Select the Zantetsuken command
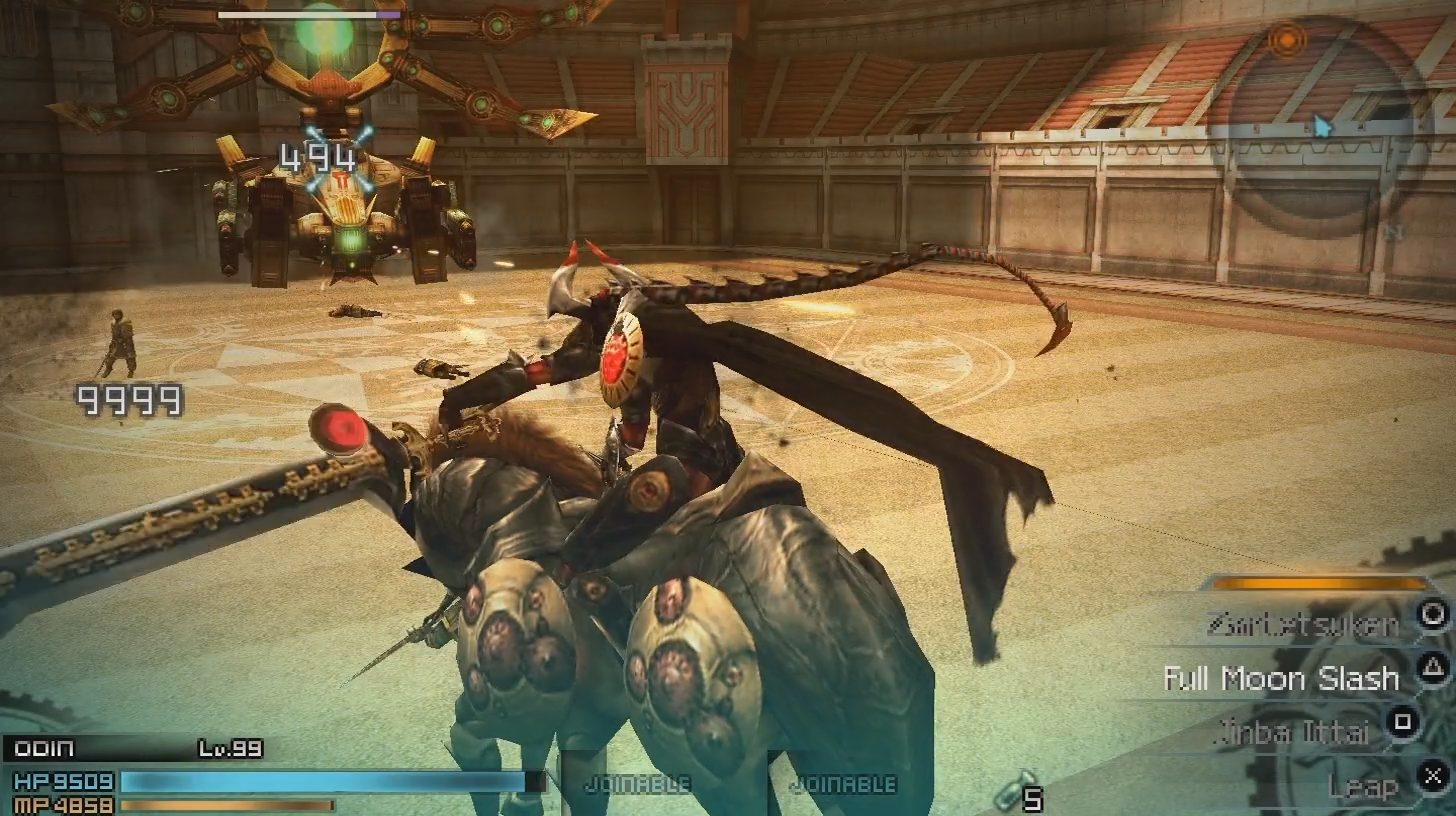 click(1303, 626)
